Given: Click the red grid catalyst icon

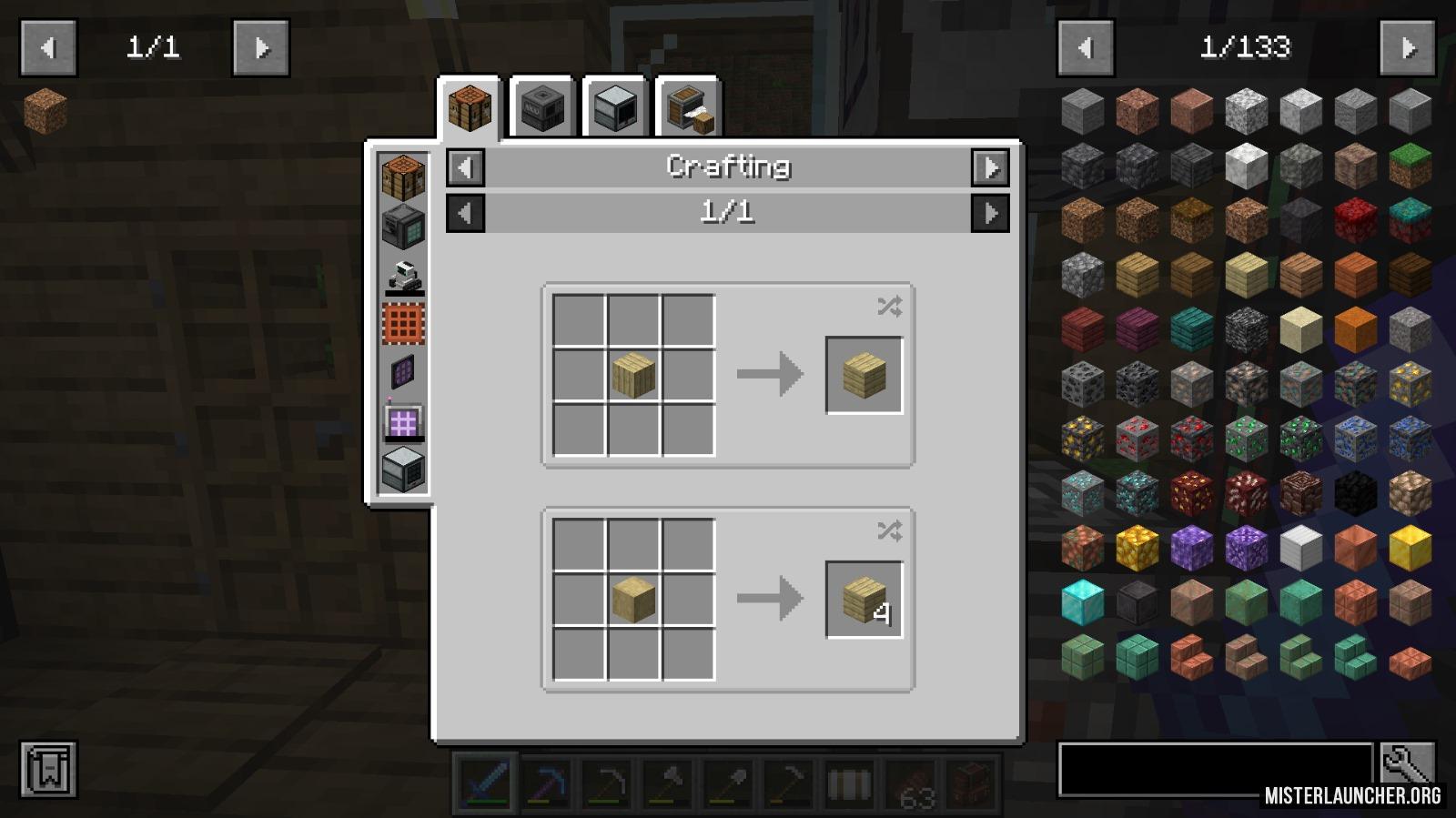Looking at the screenshot, I should click(x=403, y=324).
